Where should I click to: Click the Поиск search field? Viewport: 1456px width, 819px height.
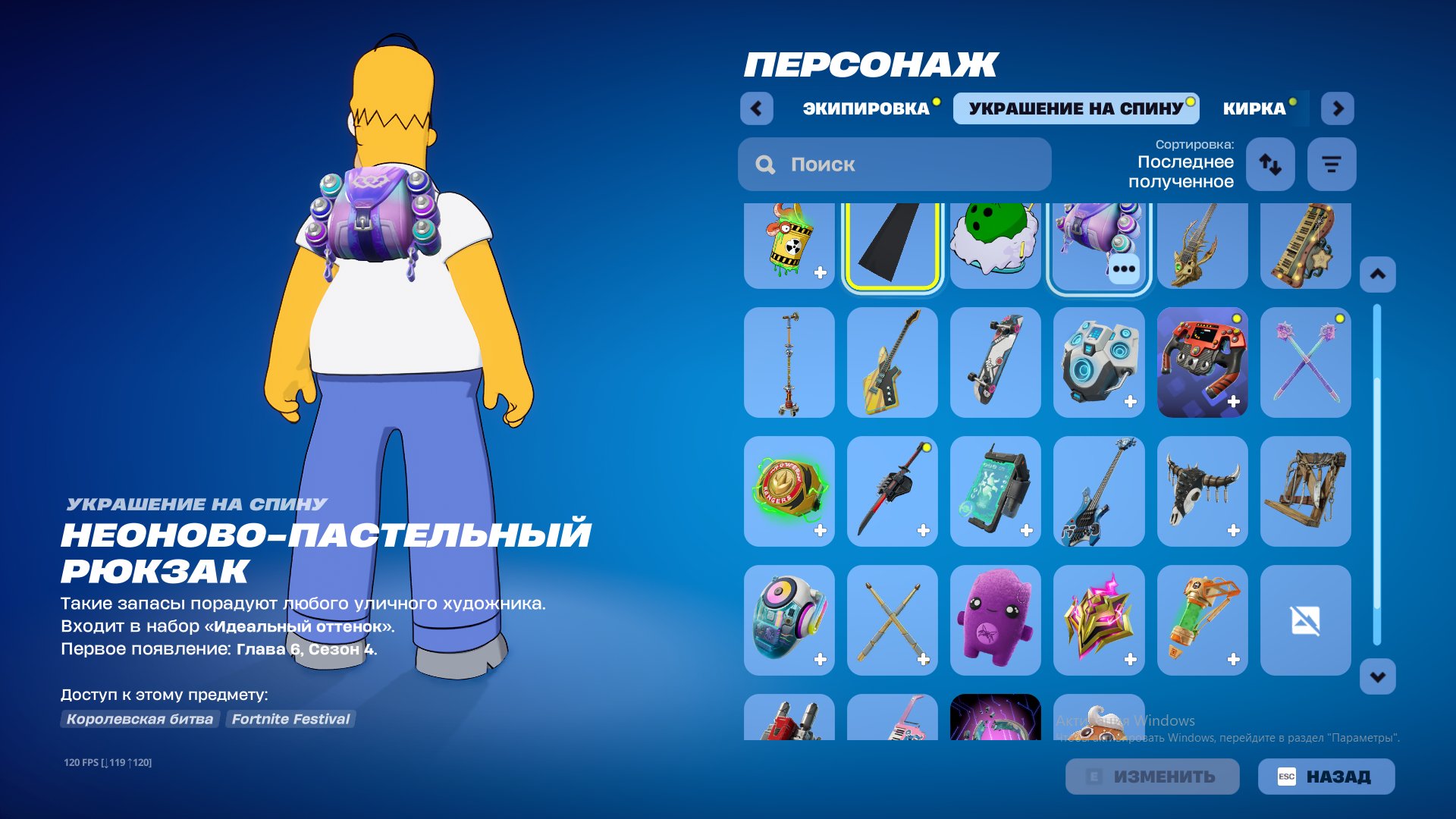point(895,164)
